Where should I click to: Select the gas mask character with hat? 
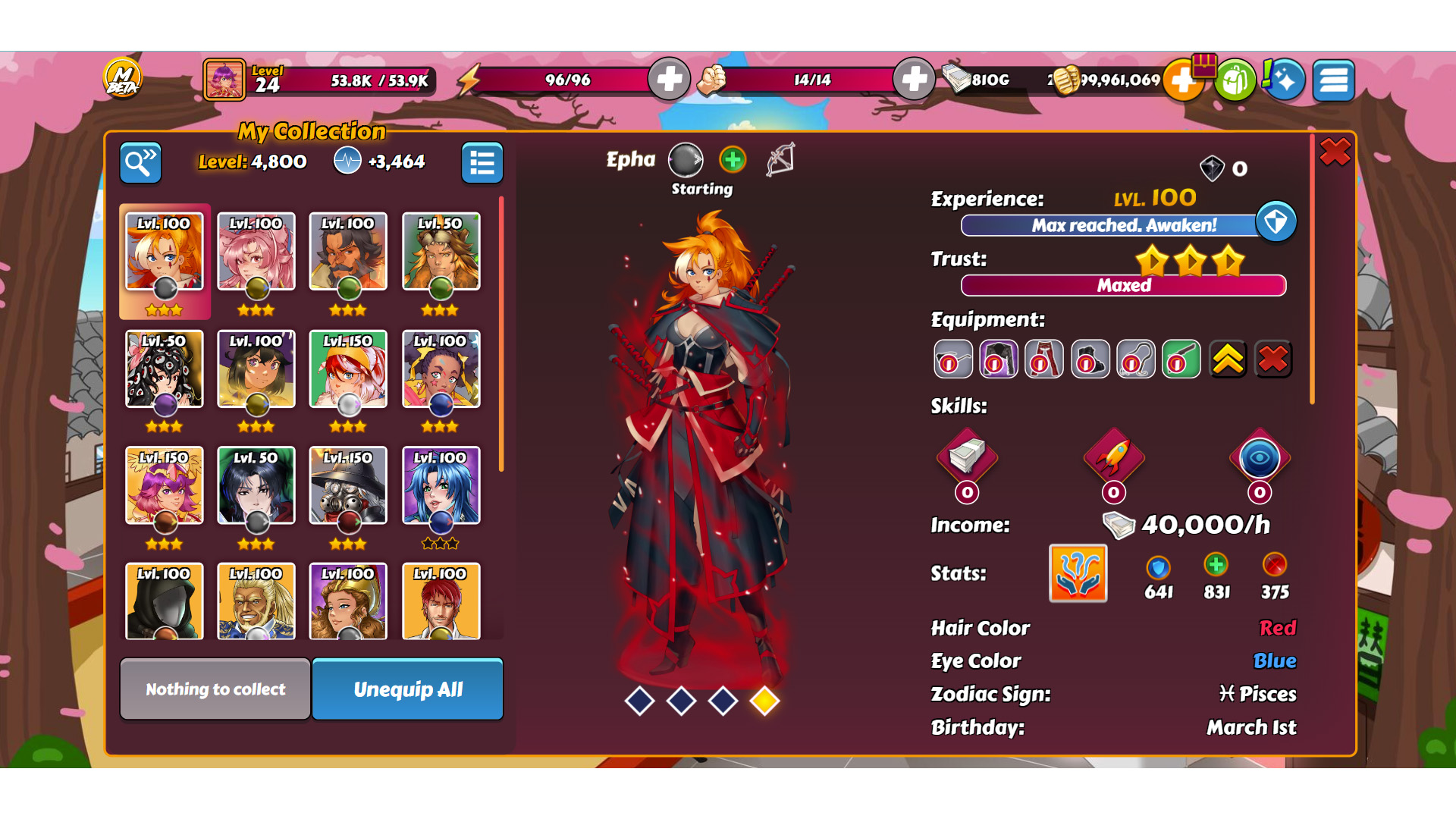[x=348, y=486]
